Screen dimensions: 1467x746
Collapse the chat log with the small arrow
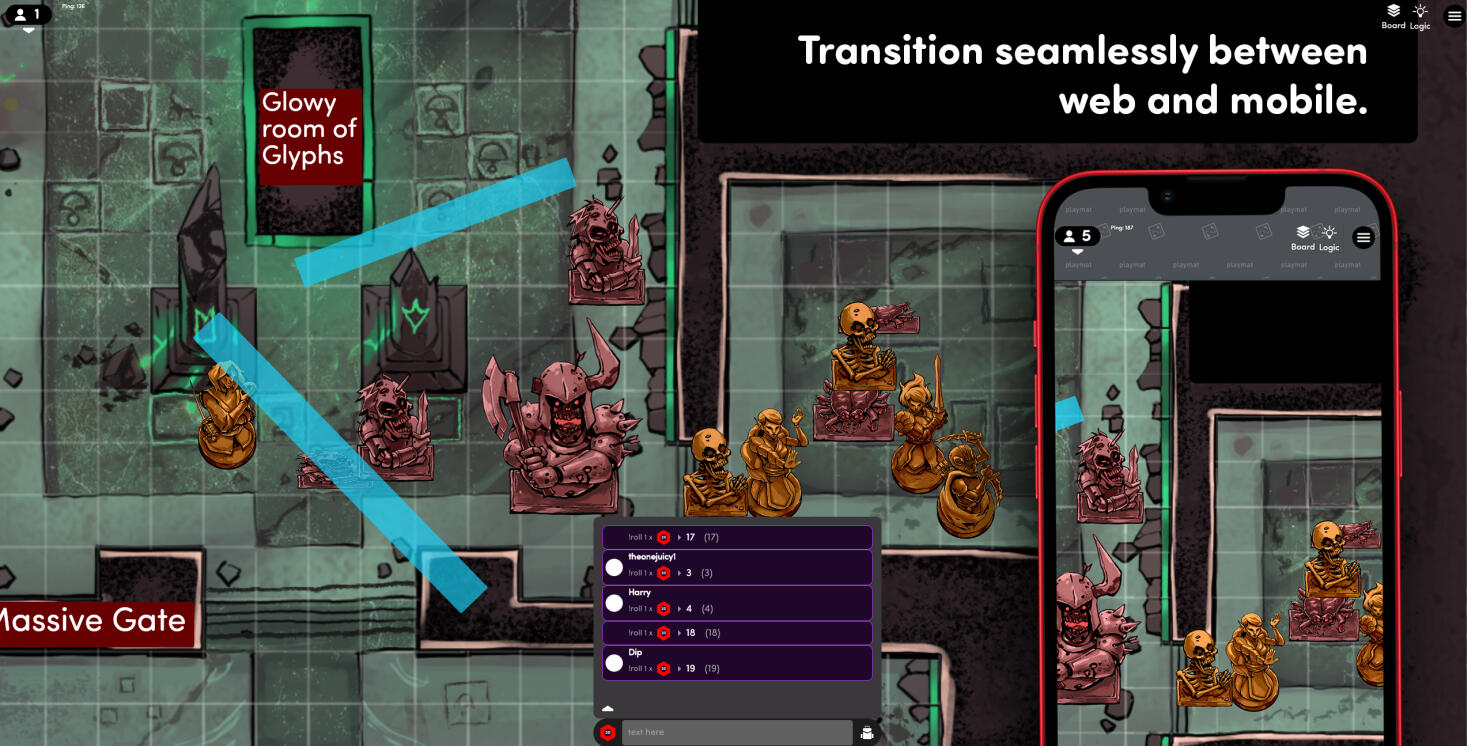[x=607, y=708]
